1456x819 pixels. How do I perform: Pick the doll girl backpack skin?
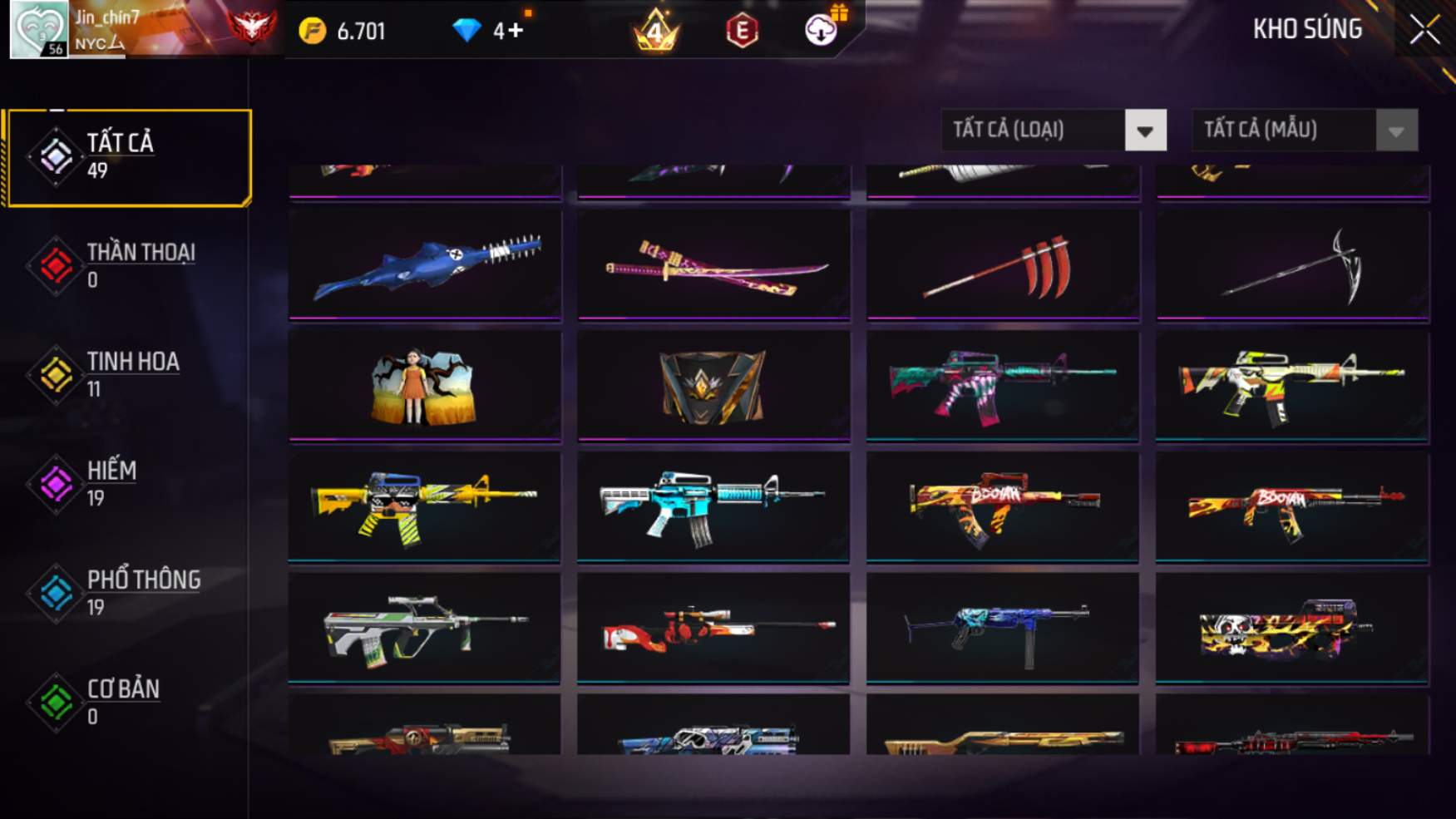click(425, 386)
